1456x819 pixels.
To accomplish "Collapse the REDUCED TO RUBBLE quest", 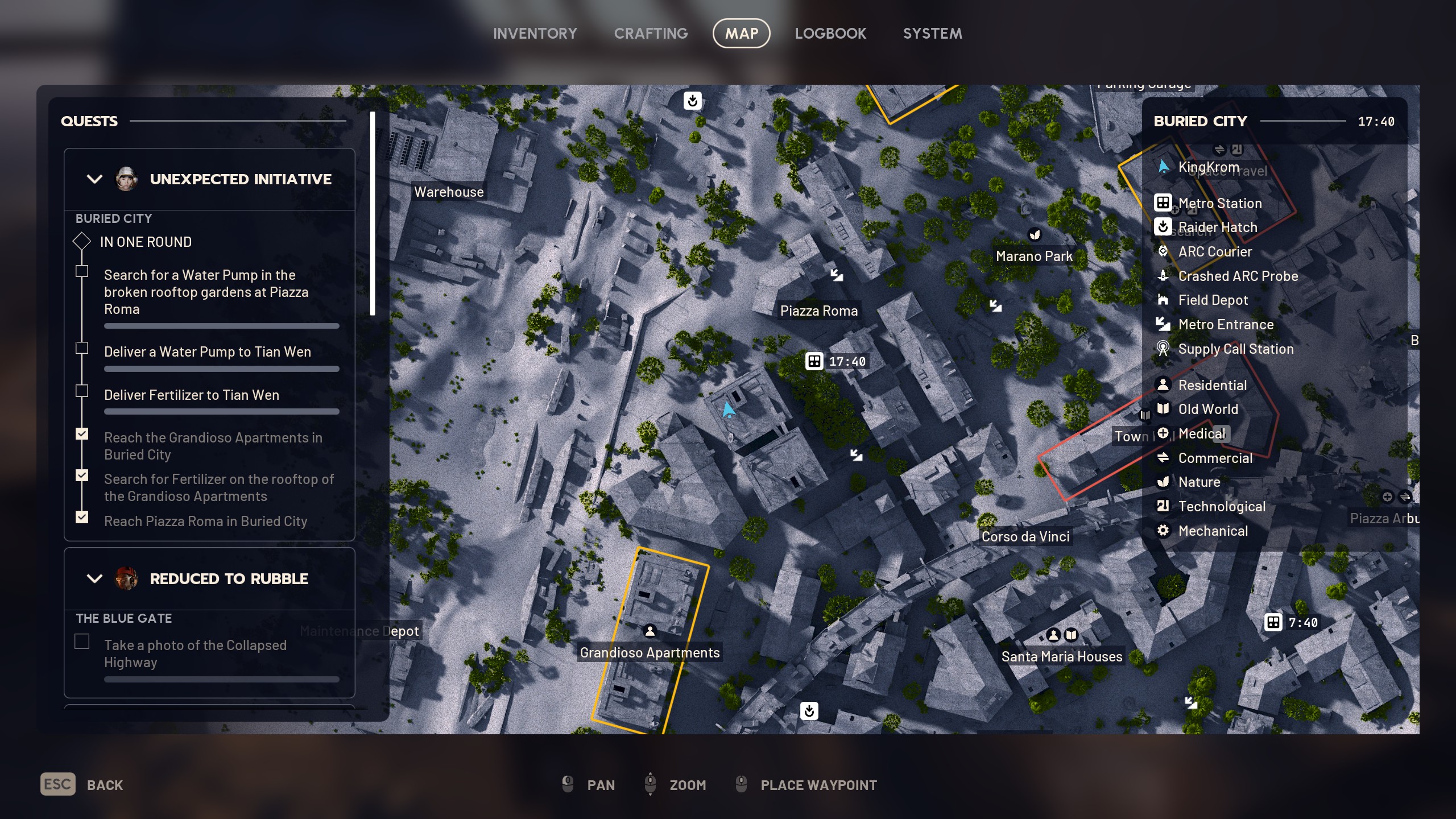I will pyautogui.click(x=94, y=579).
